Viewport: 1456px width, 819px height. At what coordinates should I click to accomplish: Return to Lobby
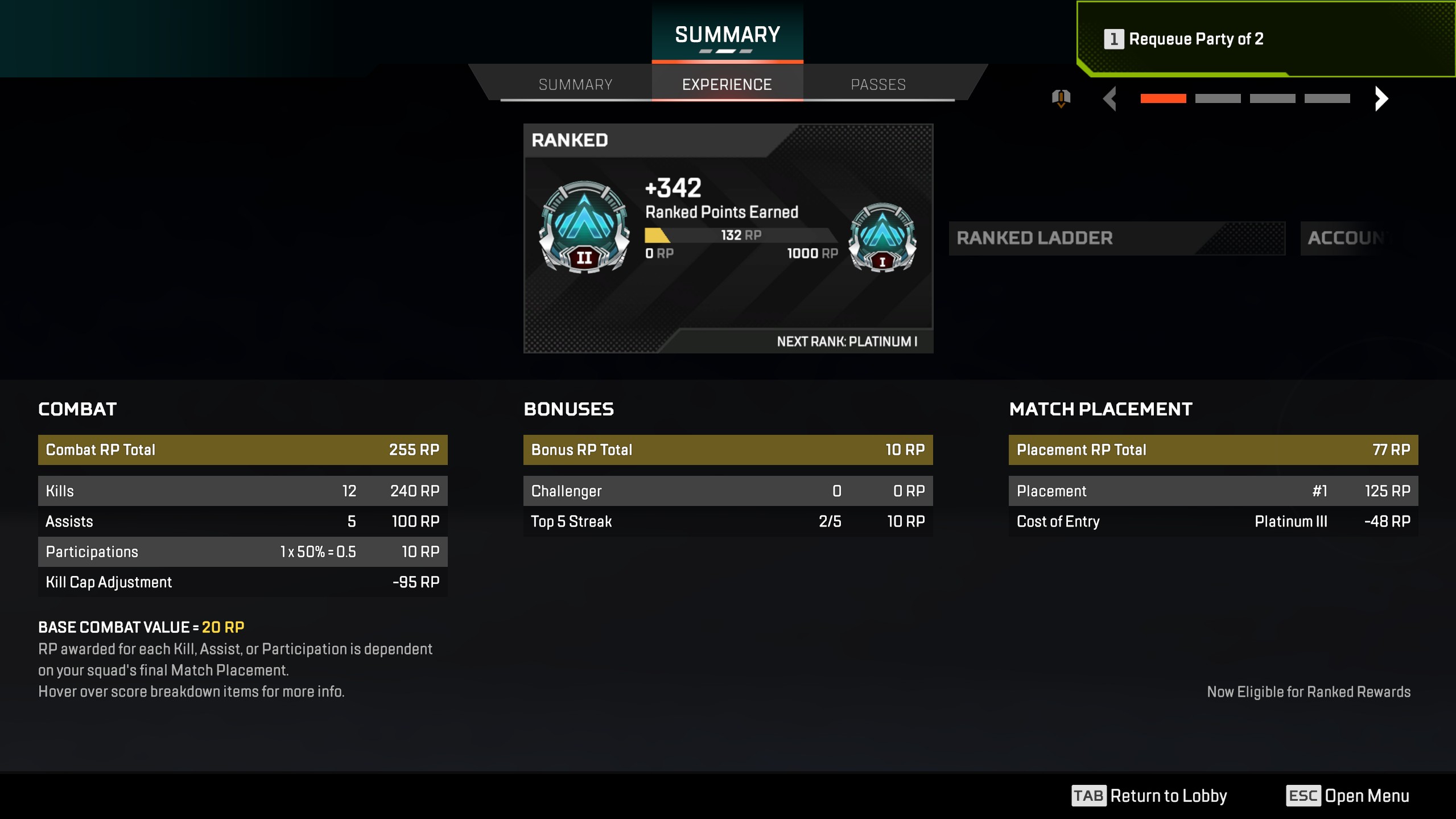click(1149, 795)
